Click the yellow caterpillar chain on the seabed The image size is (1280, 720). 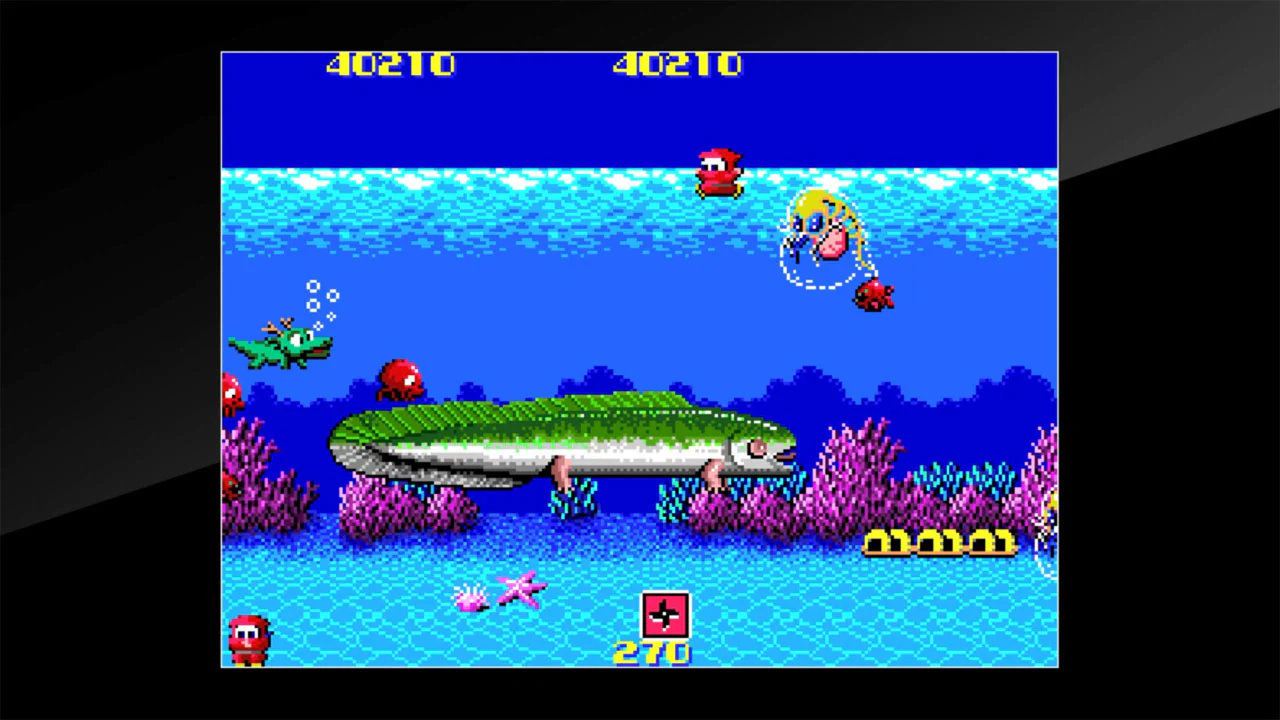point(940,543)
